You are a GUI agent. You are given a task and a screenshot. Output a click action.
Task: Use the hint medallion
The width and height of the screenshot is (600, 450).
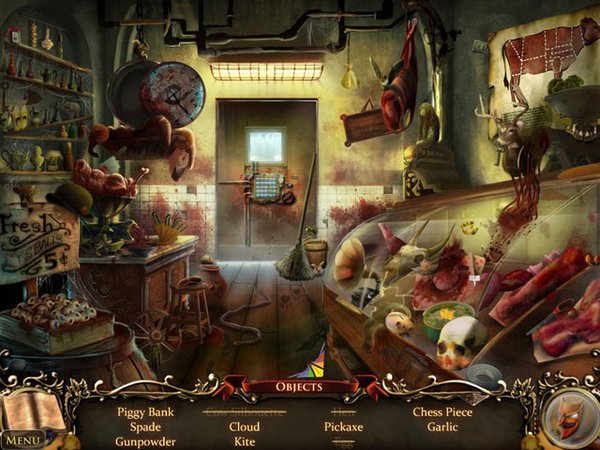[x=568, y=415]
